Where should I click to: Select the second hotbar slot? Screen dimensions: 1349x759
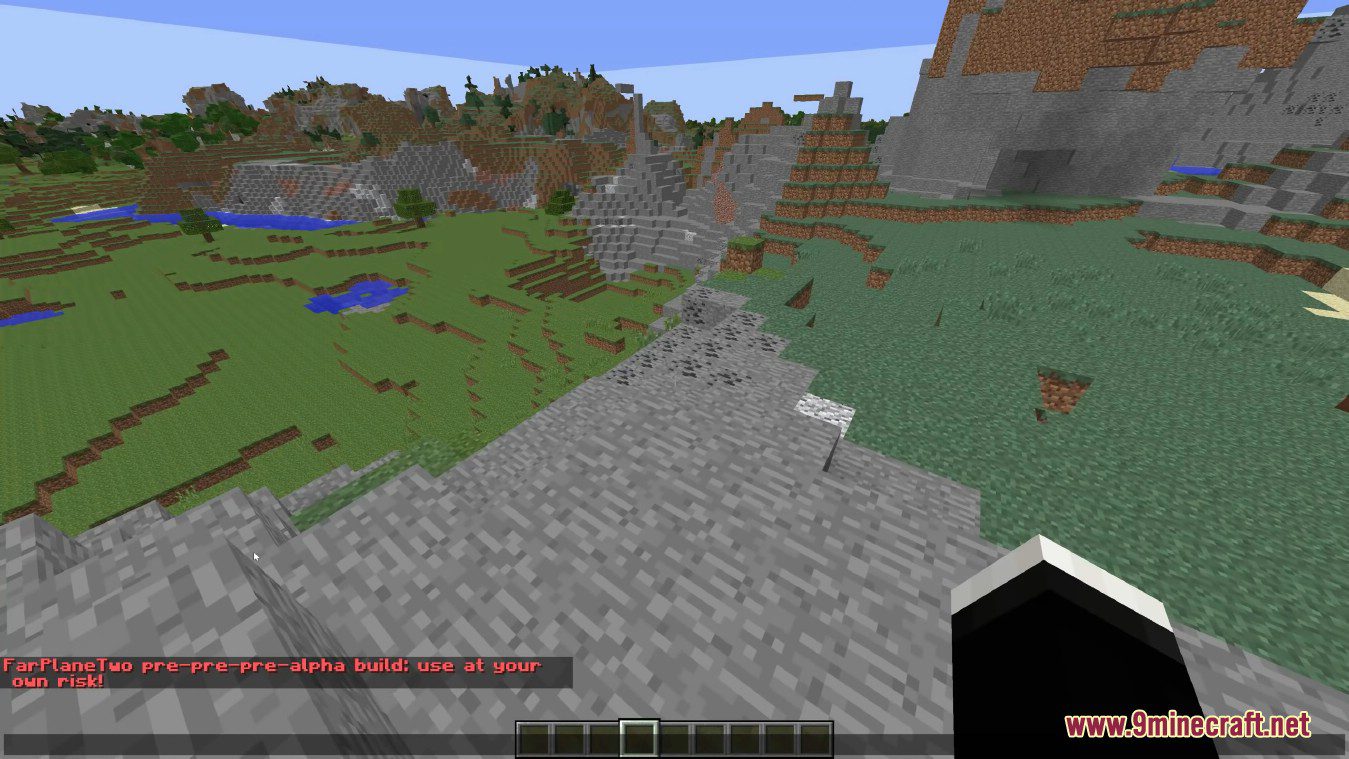(570, 735)
